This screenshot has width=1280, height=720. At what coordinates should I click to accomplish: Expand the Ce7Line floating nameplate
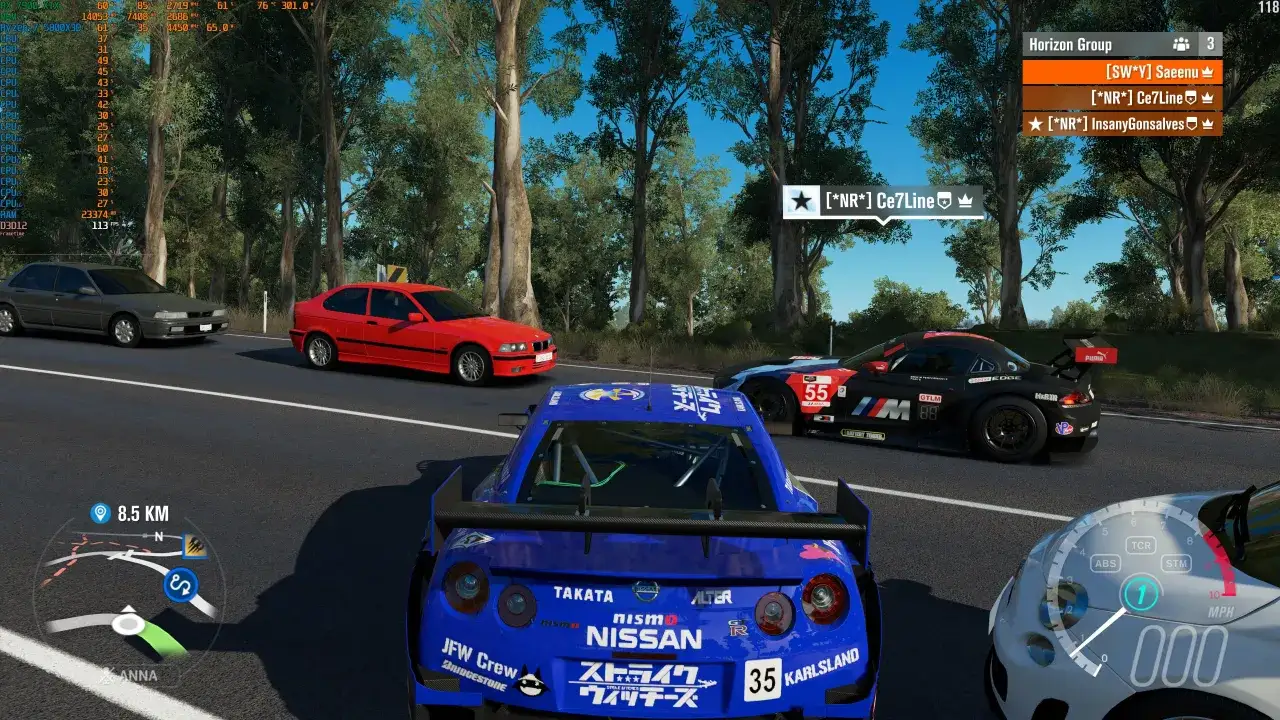click(x=880, y=201)
